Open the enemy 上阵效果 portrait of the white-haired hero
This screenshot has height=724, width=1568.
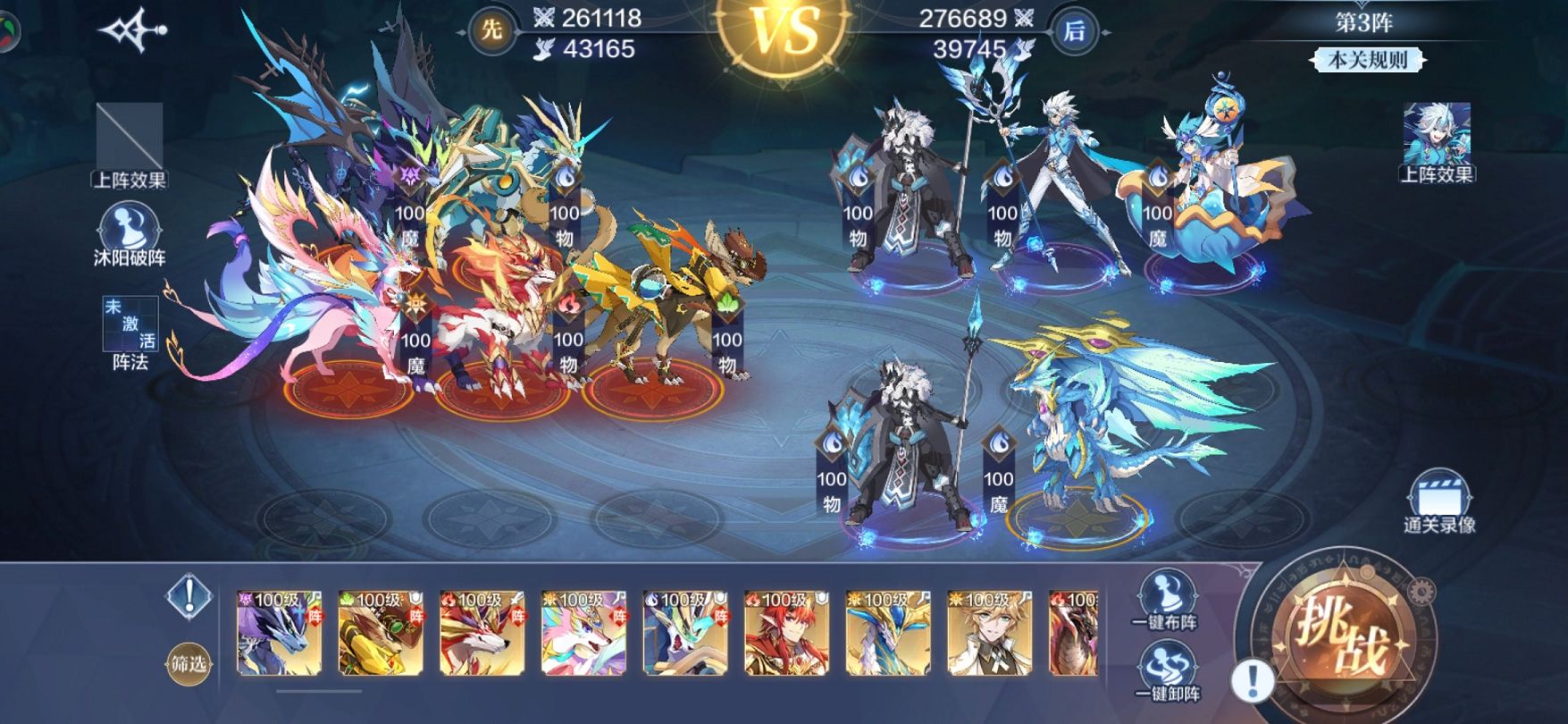pos(1437,140)
